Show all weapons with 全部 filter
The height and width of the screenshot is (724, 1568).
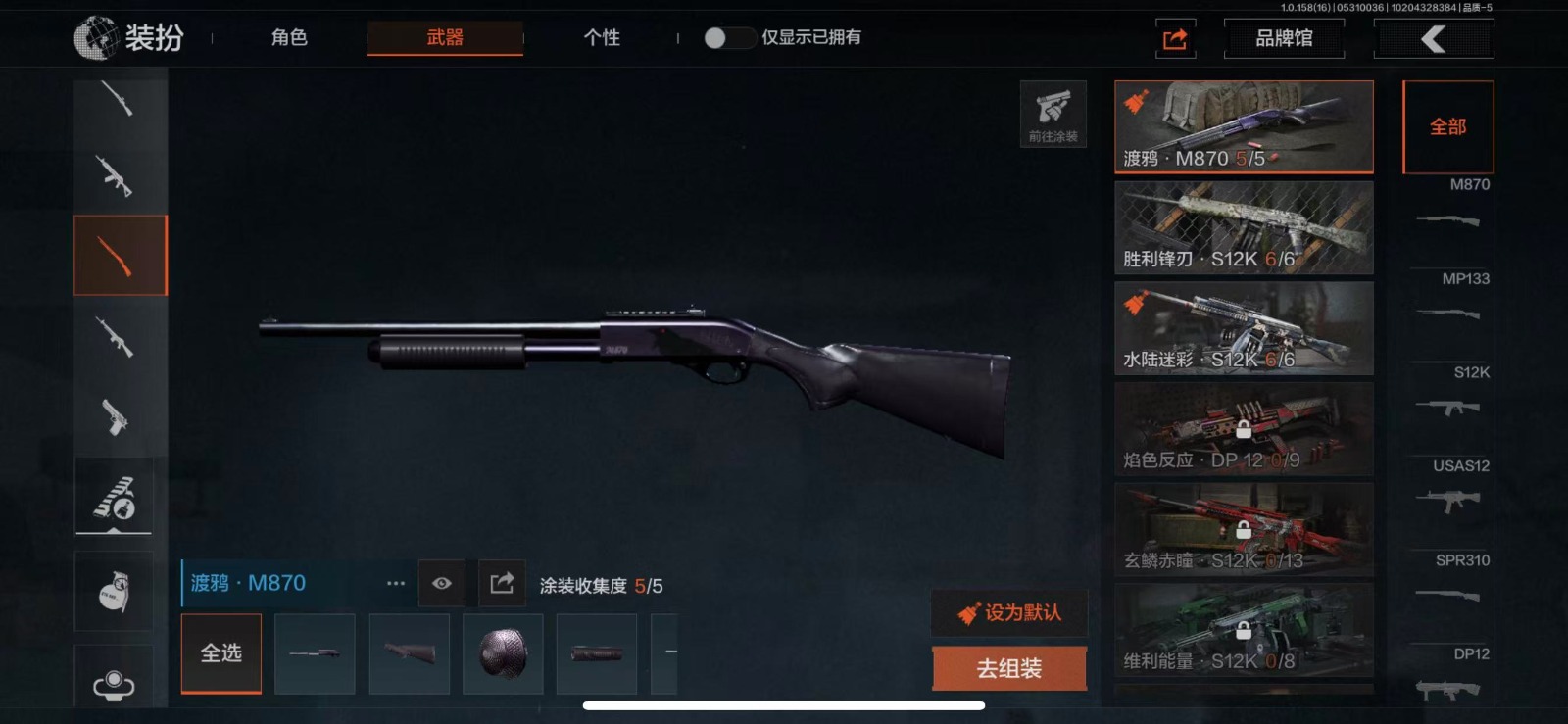(x=1447, y=127)
